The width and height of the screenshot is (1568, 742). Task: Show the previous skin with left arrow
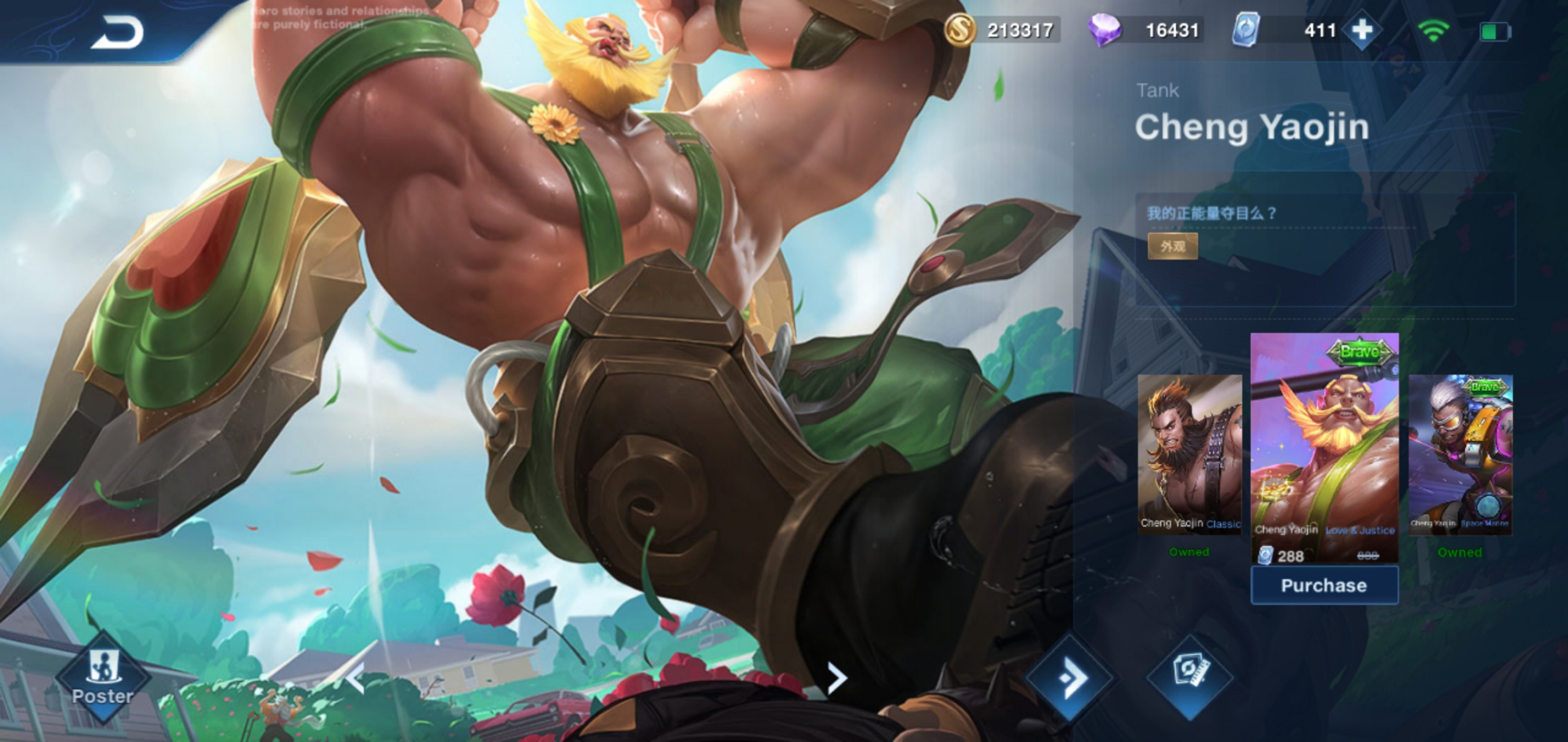(355, 679)
